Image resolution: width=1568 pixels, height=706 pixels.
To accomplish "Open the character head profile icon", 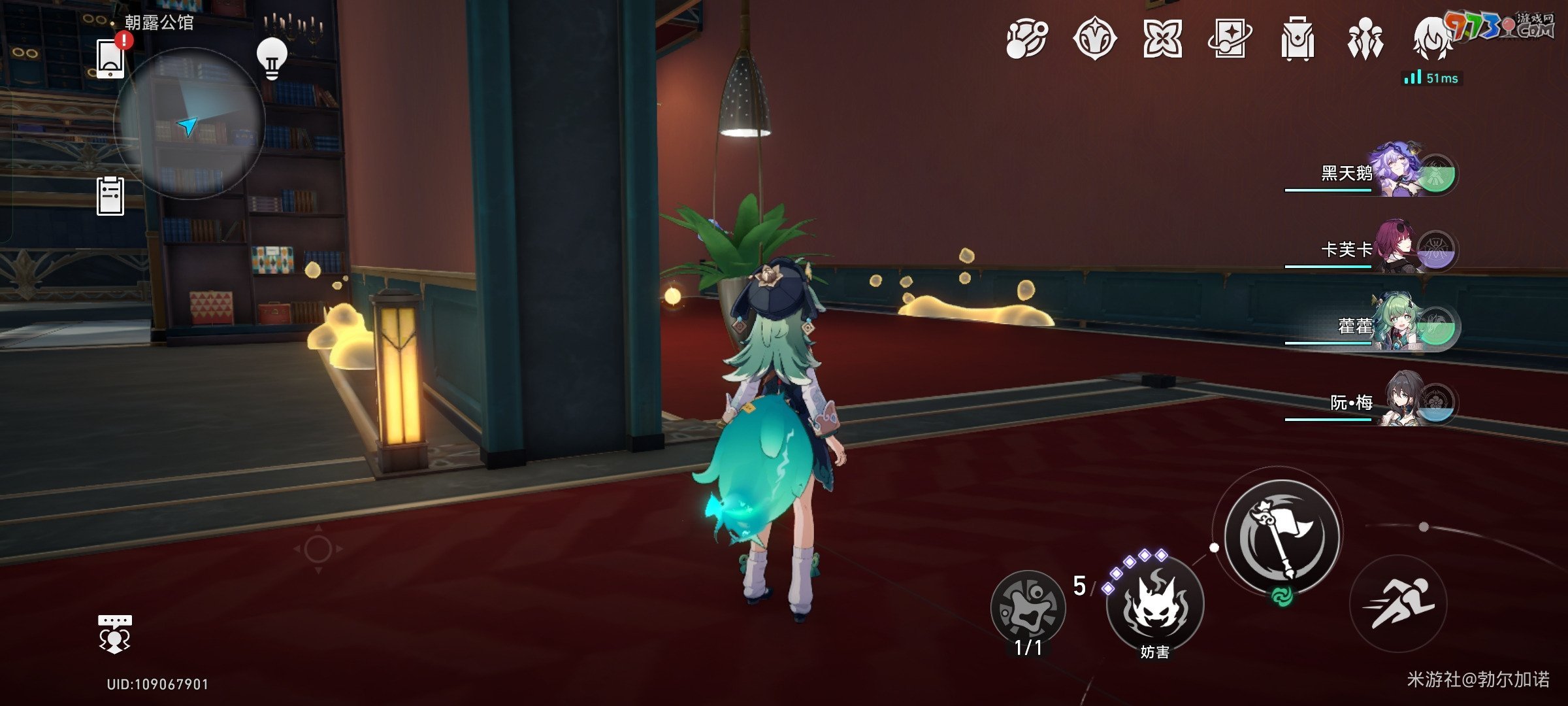I will point(1432,39).
